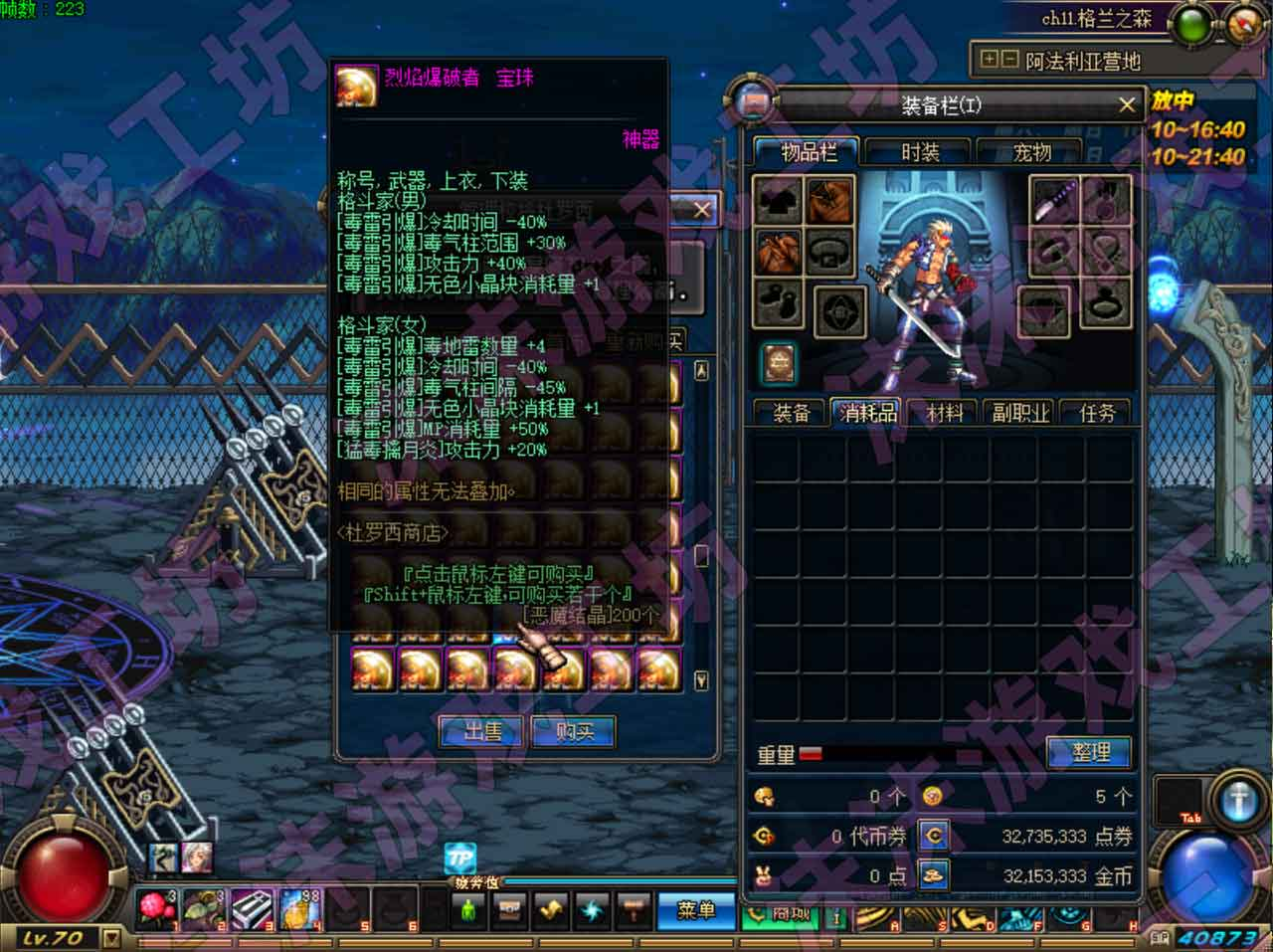Click the 整理 (Sort) inventory button

click(x=1090, y=753)
